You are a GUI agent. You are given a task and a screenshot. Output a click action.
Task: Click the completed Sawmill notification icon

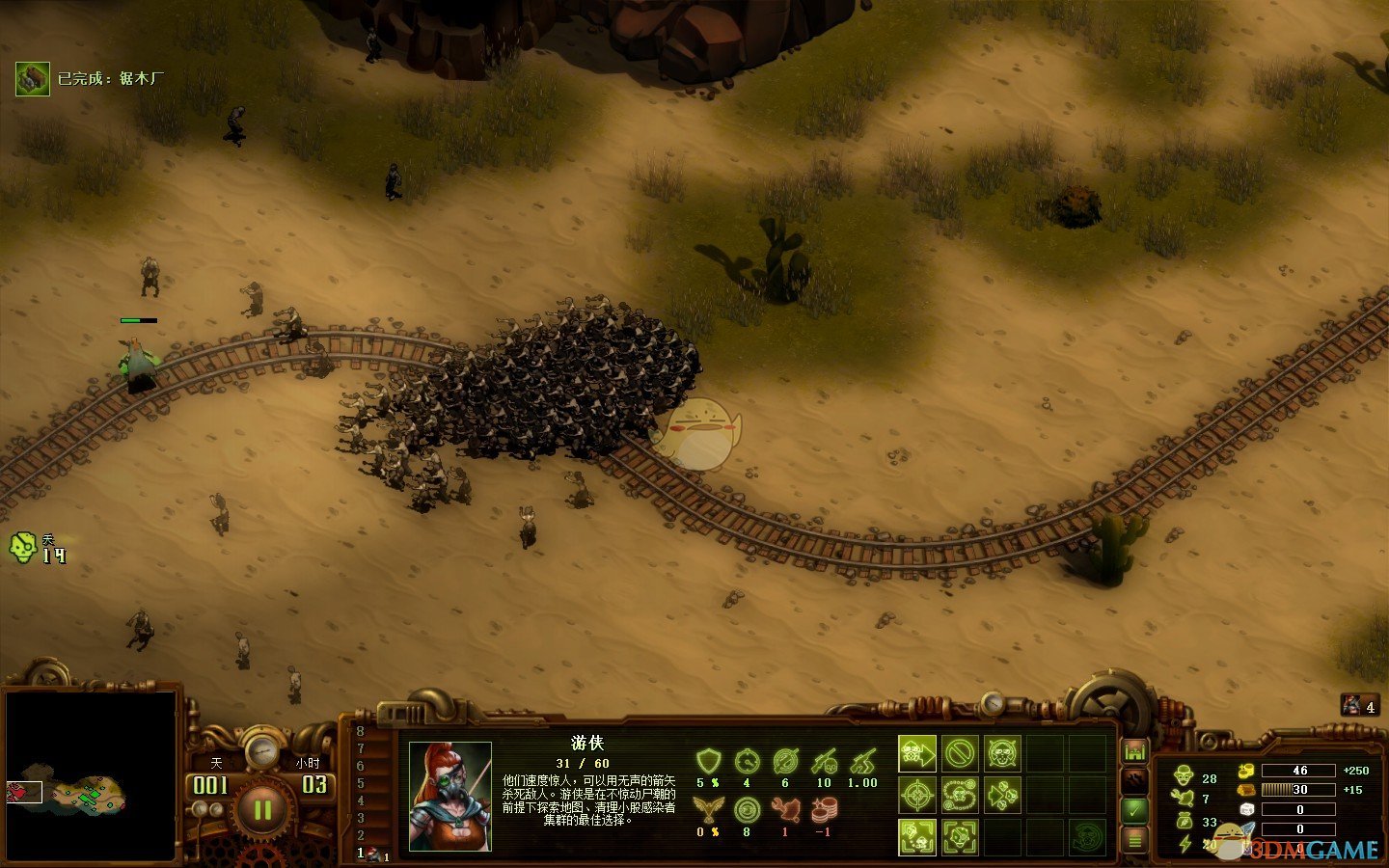pyautogui.click(x=33, y=79)
